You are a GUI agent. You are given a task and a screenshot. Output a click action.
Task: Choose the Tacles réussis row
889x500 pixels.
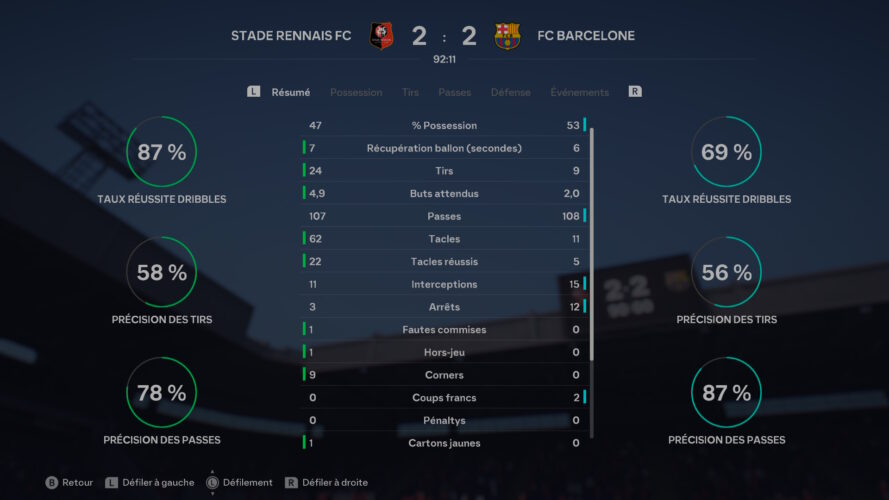444,262
